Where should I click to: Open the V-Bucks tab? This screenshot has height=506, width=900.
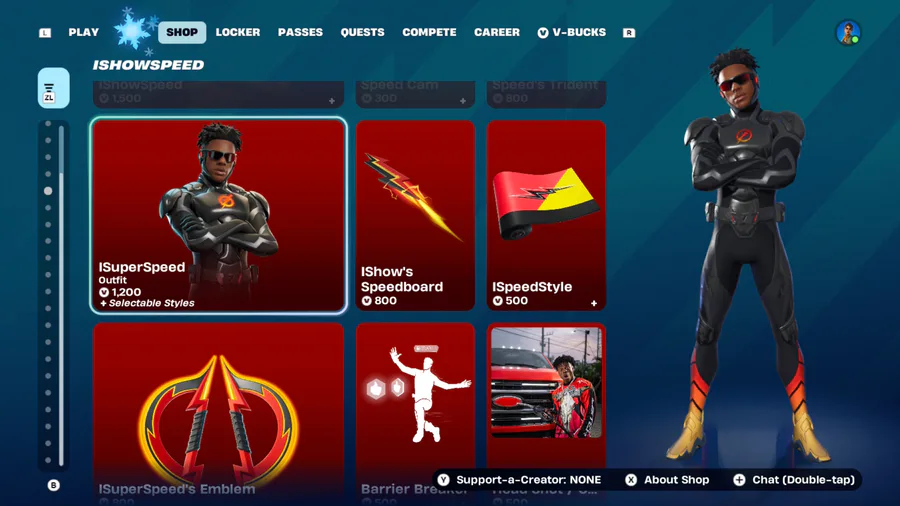pos(572,32)
